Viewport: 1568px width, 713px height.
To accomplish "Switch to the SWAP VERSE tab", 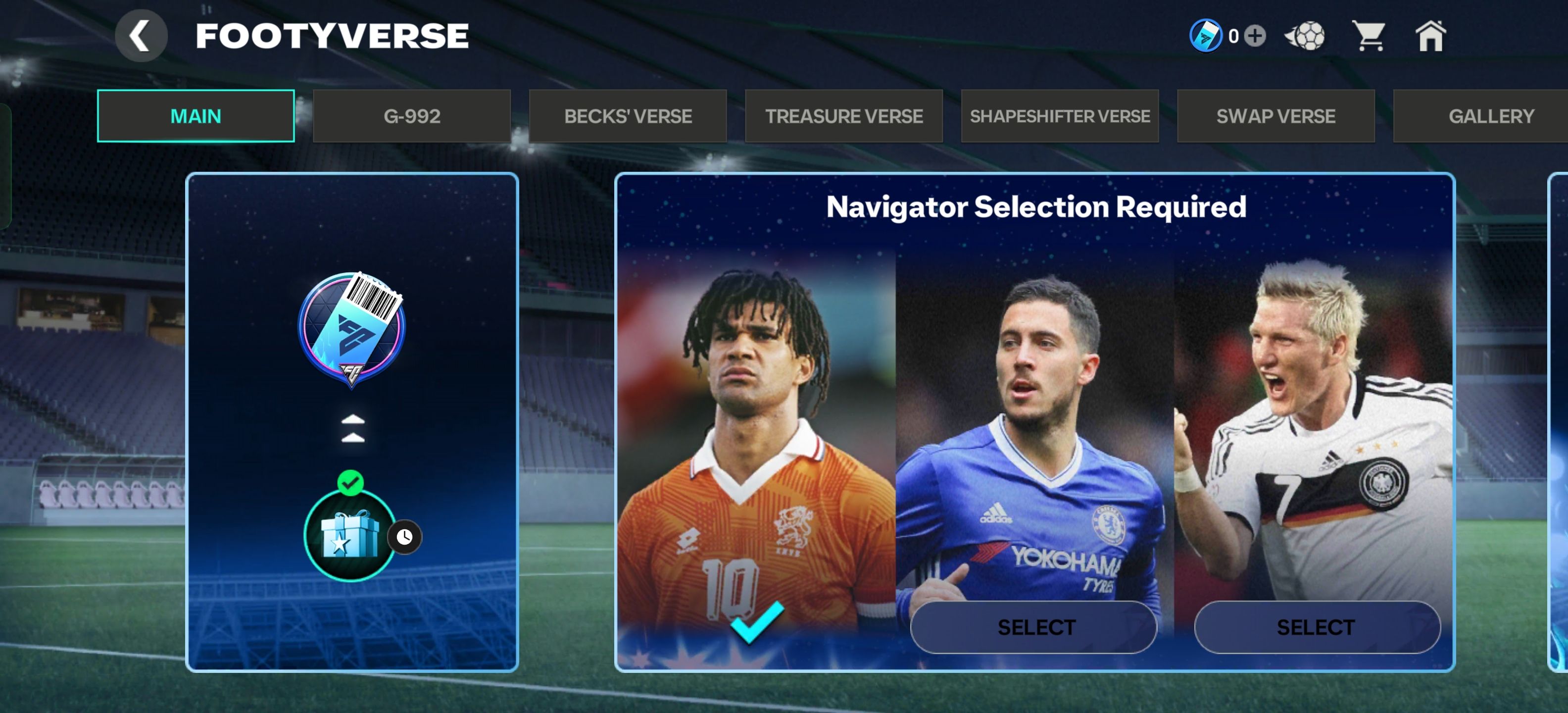I will [x=1276, y=116].
